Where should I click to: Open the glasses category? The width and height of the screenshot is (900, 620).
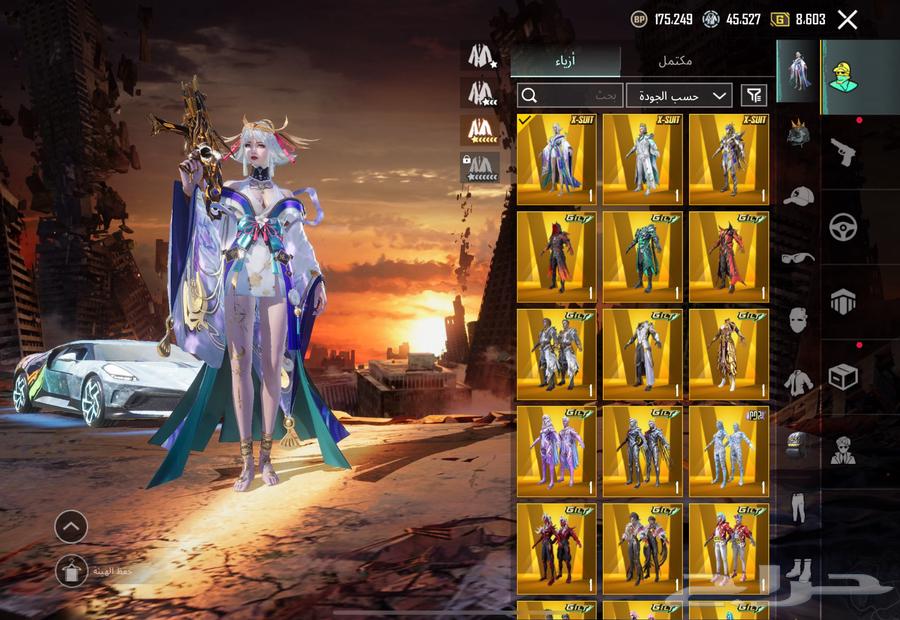797,258
